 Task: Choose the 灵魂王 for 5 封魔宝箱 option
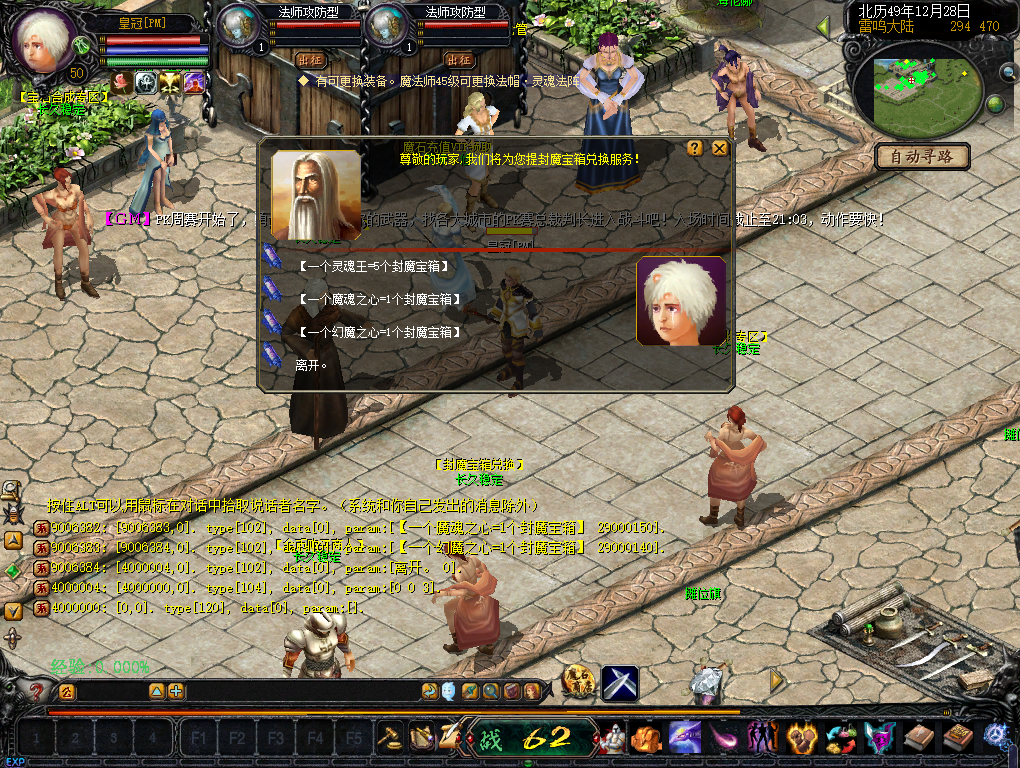click(373, 266)
